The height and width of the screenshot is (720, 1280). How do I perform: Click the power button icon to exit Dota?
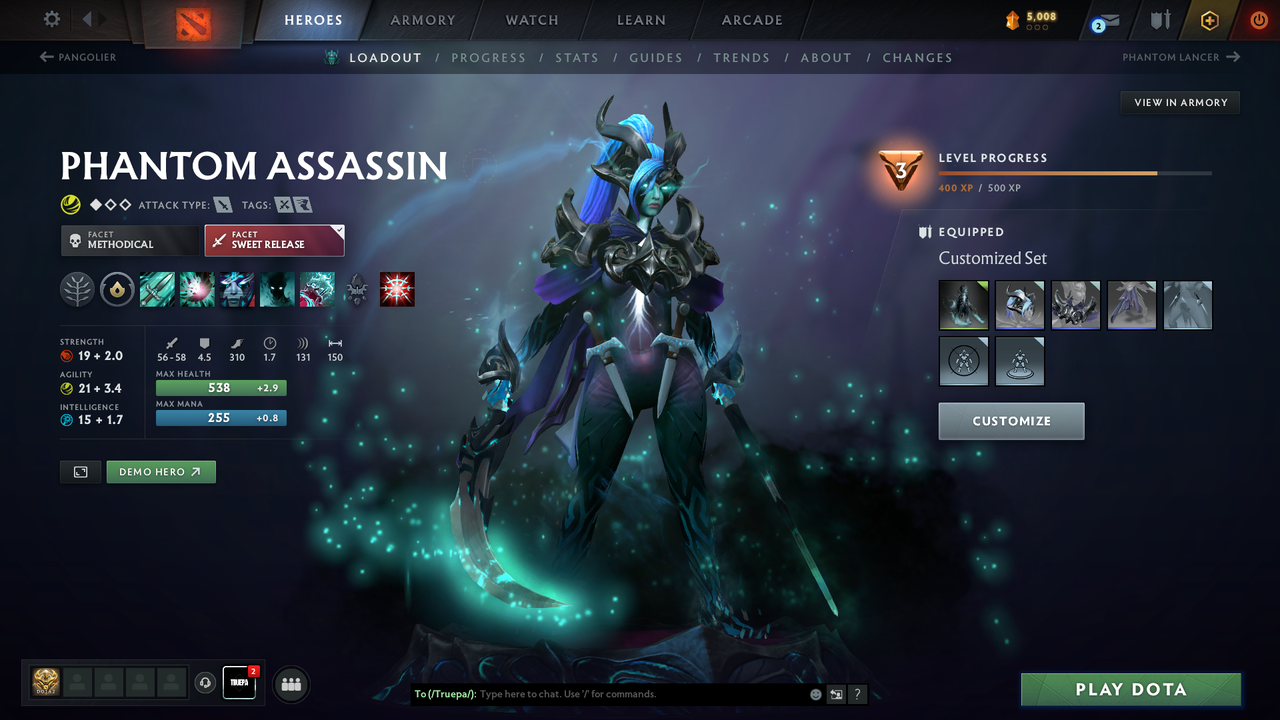coord(1258,19)
